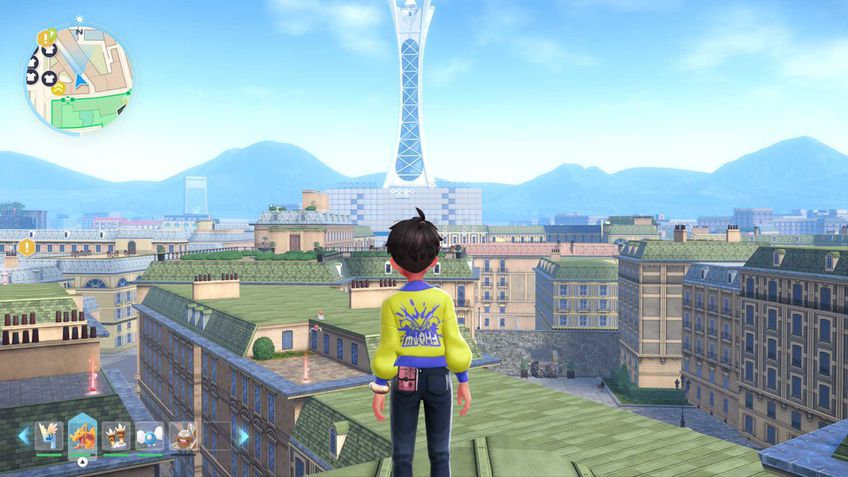Select the yellow exclamation quest marker on minimap
The height and width of the screenshot is (477, 848).
point(45,38)
